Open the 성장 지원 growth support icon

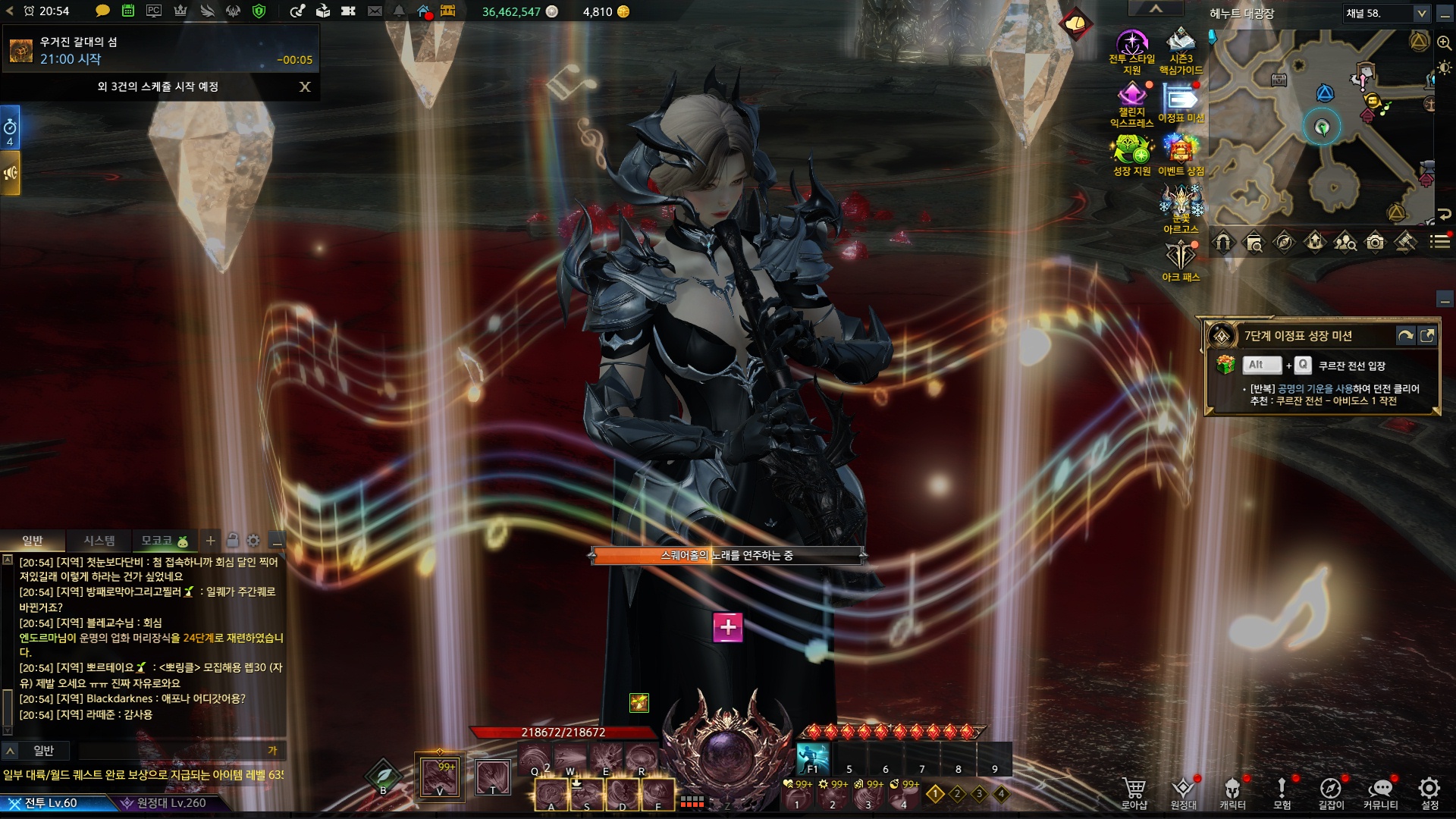coord(1131,154)
